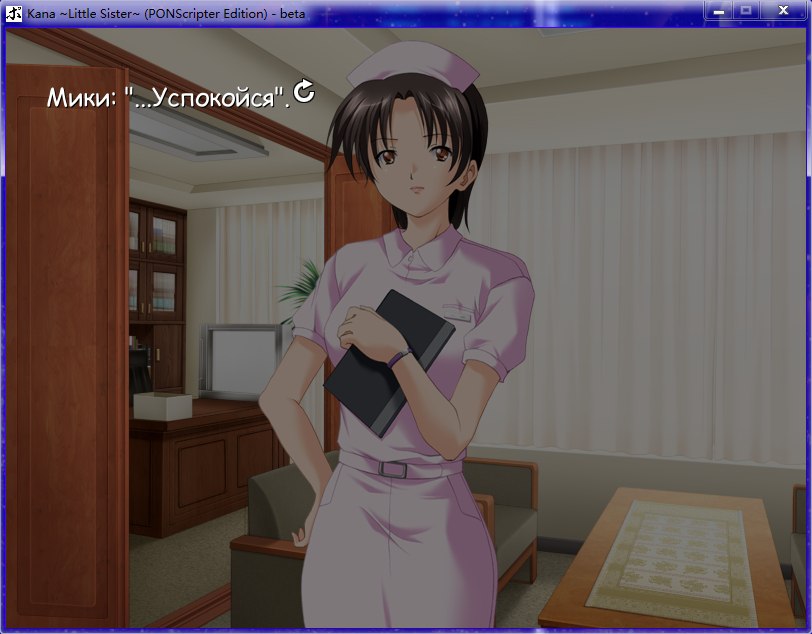Close the Kana Little Sister window
The height and width of the screenshot is (634, 812).
[782, 10]
